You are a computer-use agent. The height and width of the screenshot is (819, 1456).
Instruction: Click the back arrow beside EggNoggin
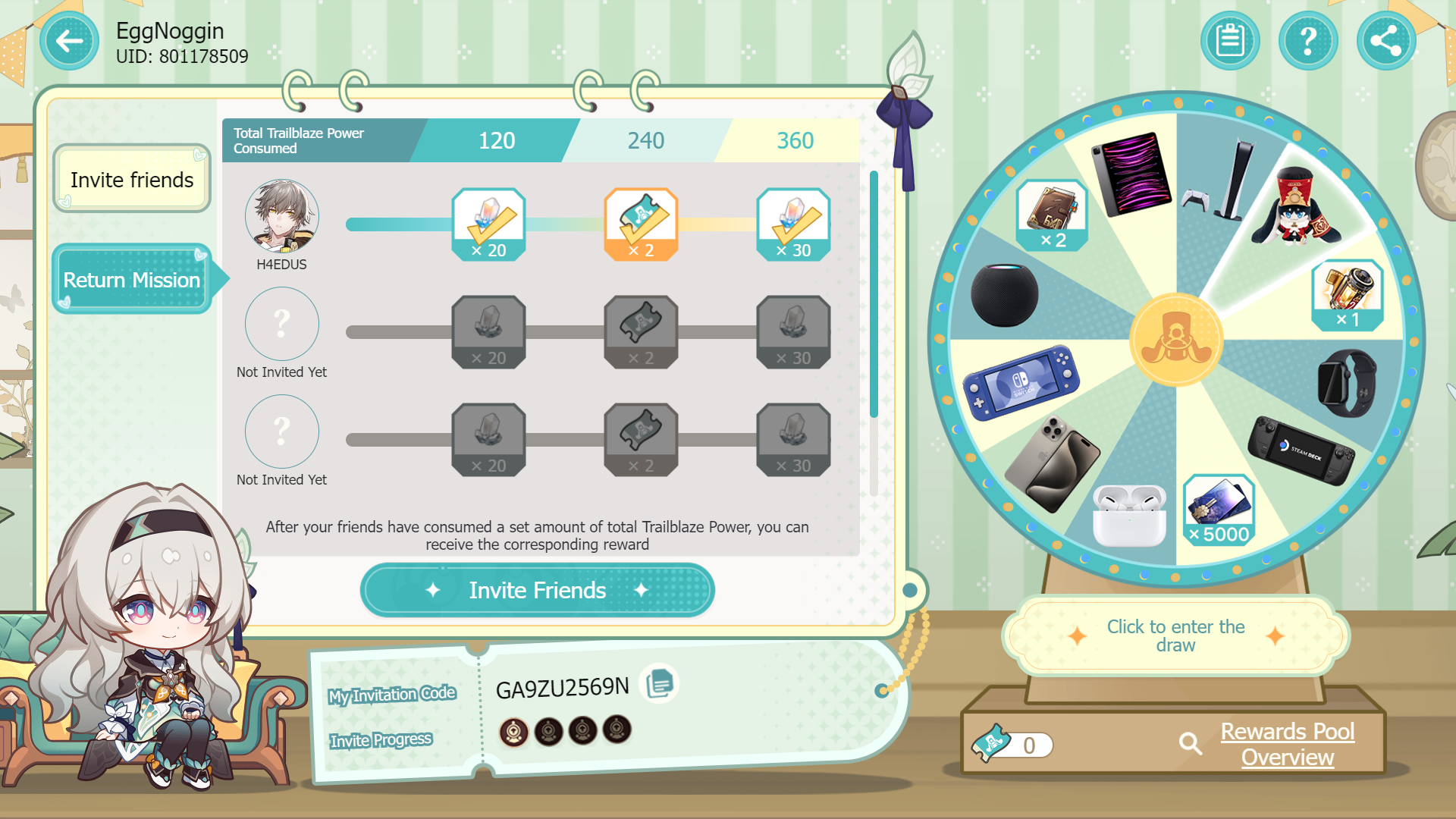(69, 41)
